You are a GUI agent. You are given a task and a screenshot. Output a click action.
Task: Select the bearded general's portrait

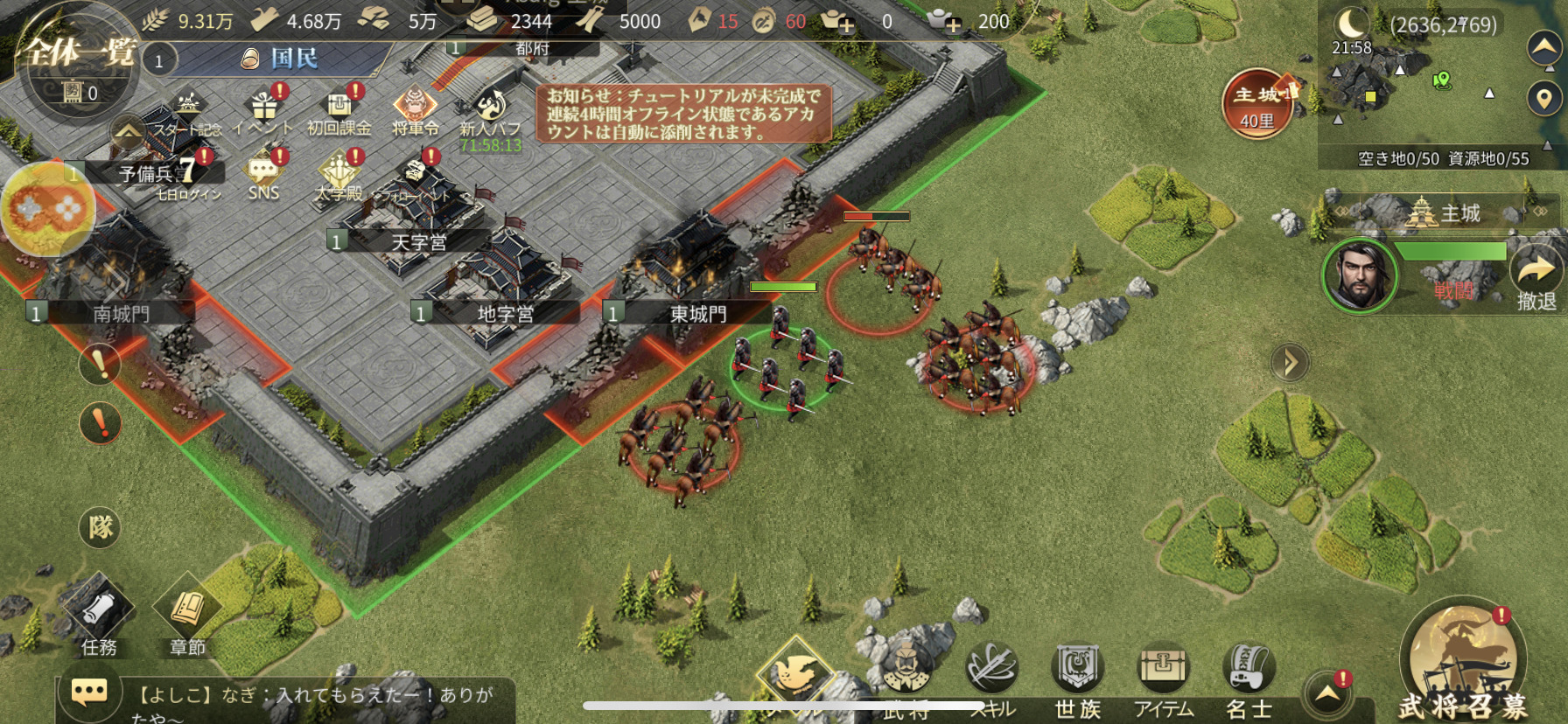(1359, 275)
